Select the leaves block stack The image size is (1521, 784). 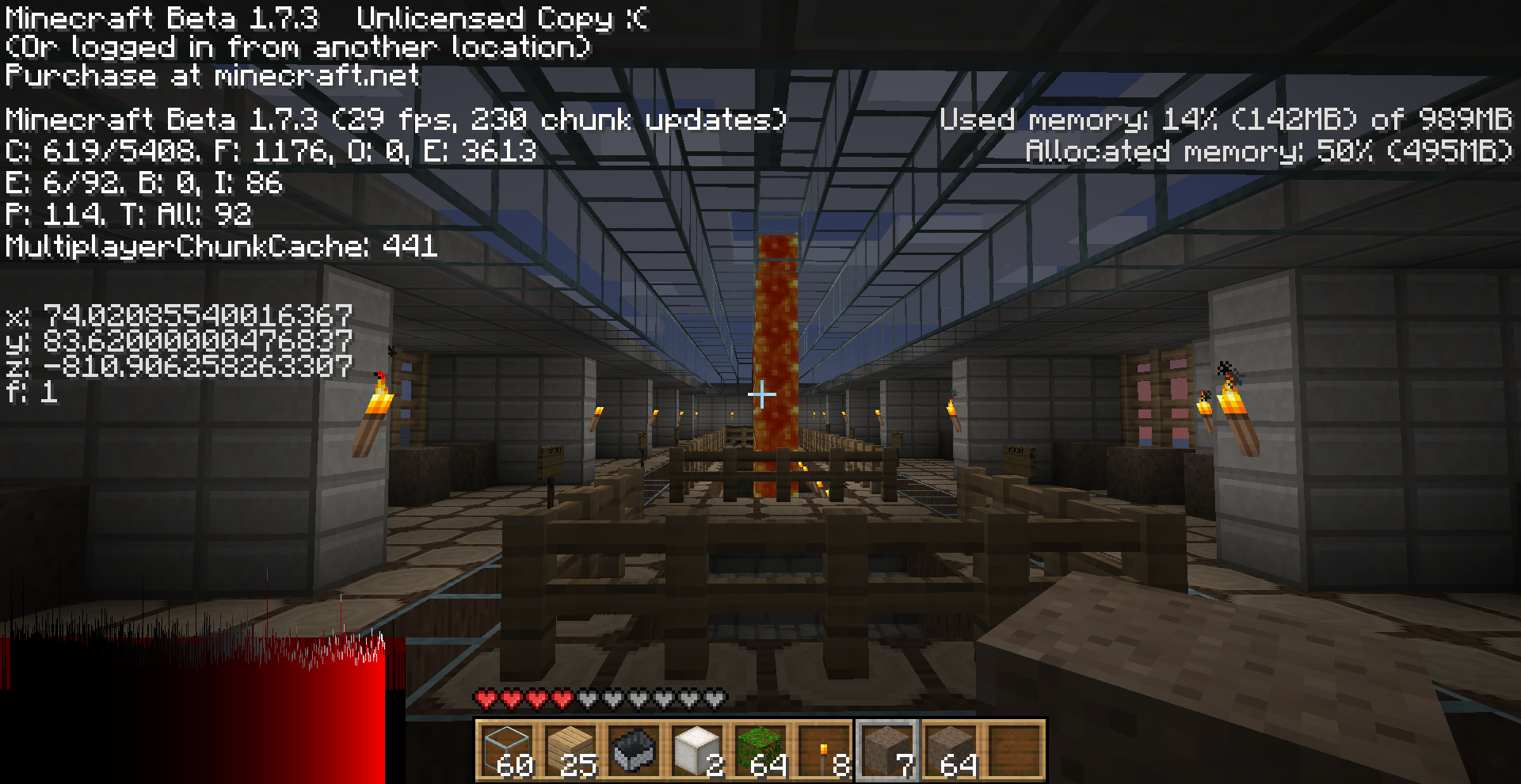point(760,750)
